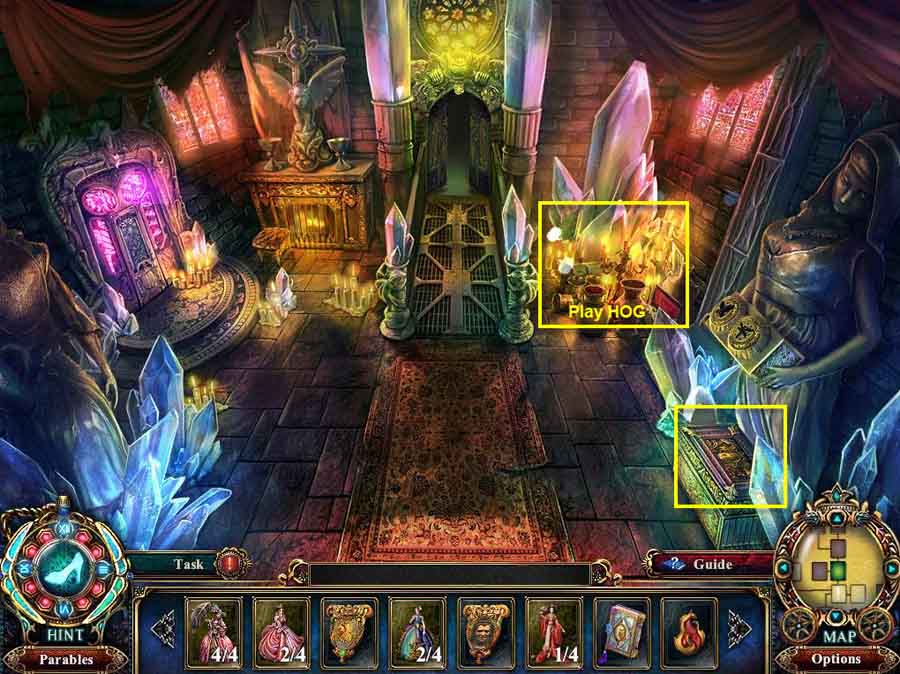900x674 pixels.
Task: Select the ornate book inventory item
Action: point(622,631)
